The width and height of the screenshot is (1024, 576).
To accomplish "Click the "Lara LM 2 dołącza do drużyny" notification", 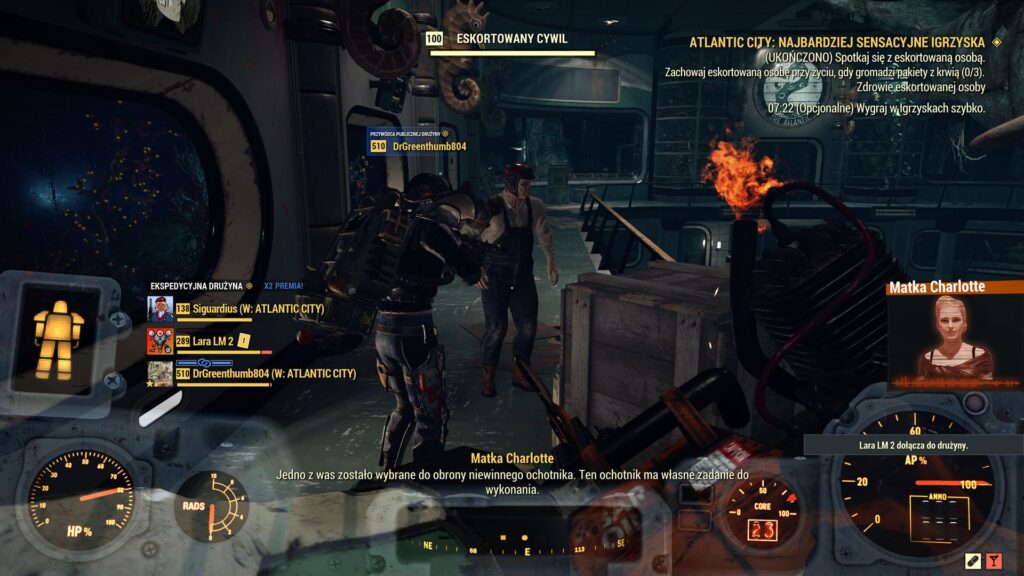I will click(899, 444).
